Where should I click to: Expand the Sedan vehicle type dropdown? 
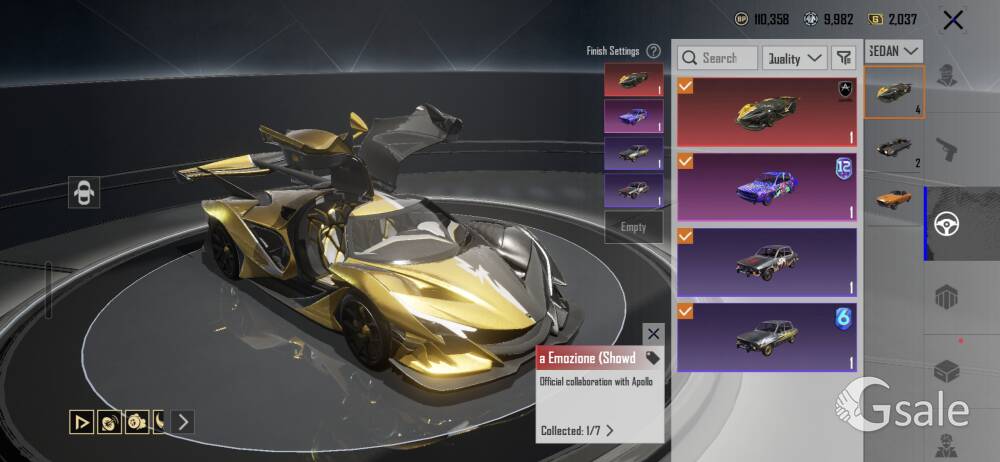click(x=894, y=50)
